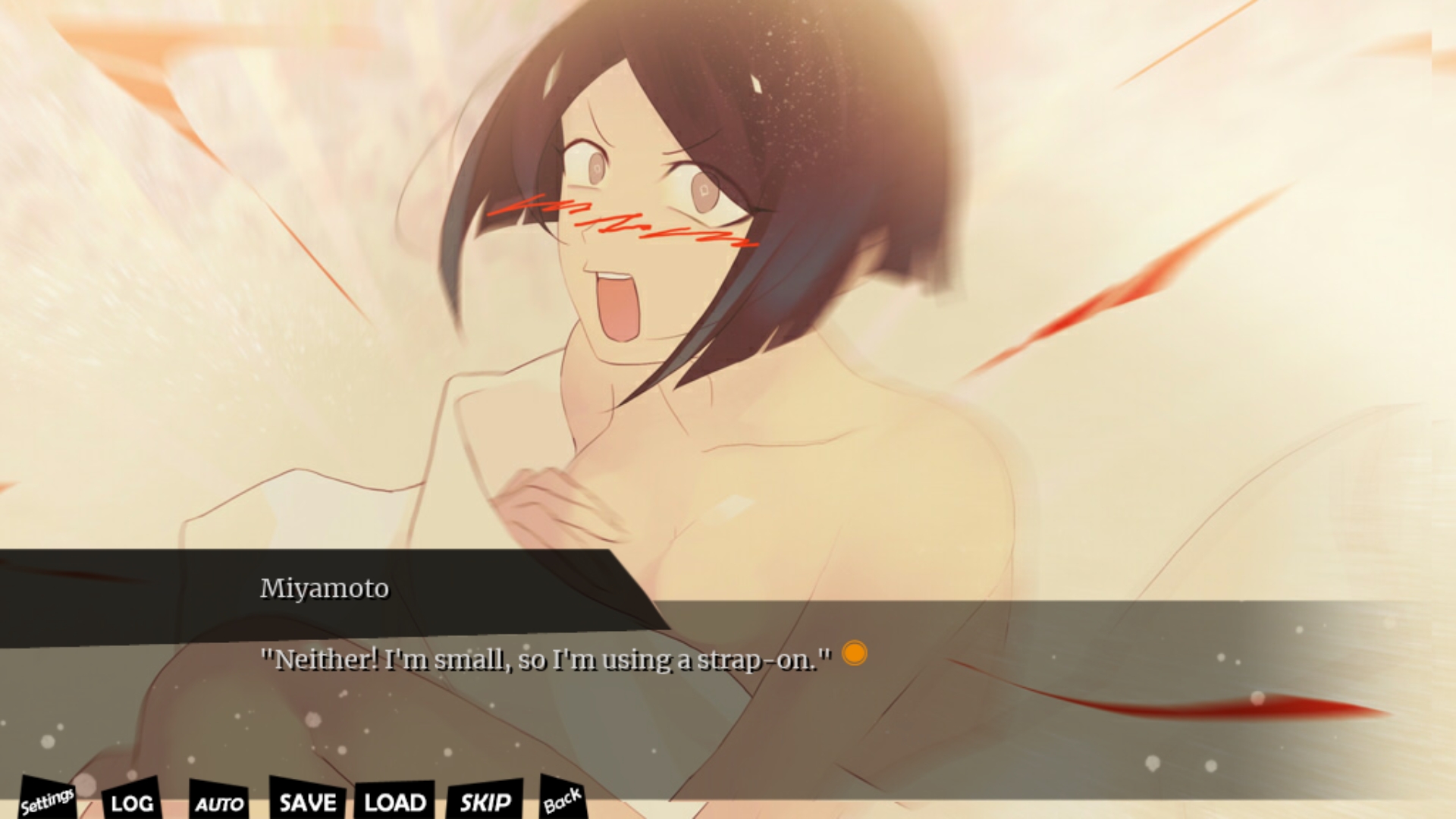Open the LOAD screen
The image size is (1456, 819).
click(394, 802)
